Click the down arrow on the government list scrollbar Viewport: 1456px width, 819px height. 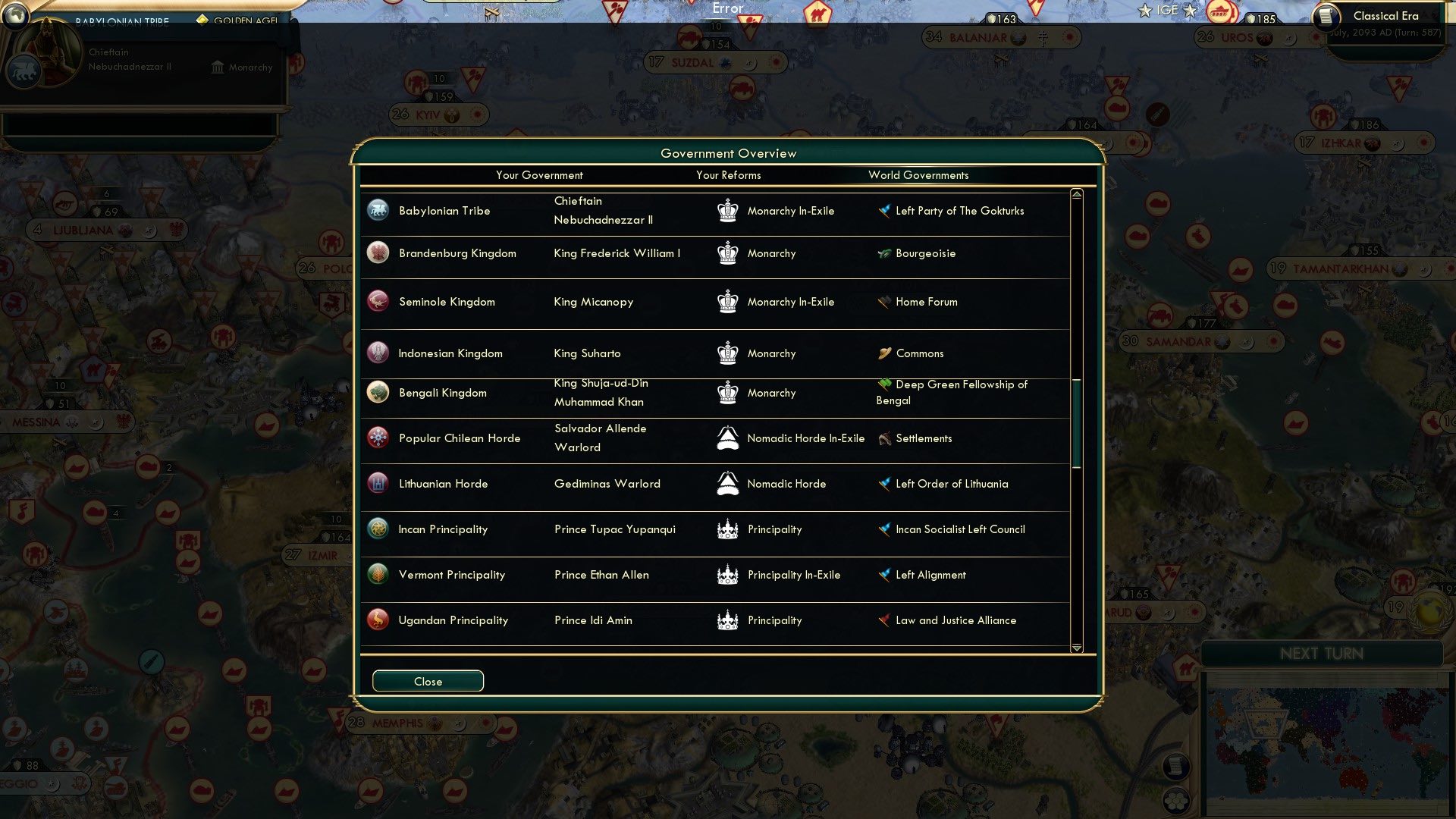click(1075, 648)
